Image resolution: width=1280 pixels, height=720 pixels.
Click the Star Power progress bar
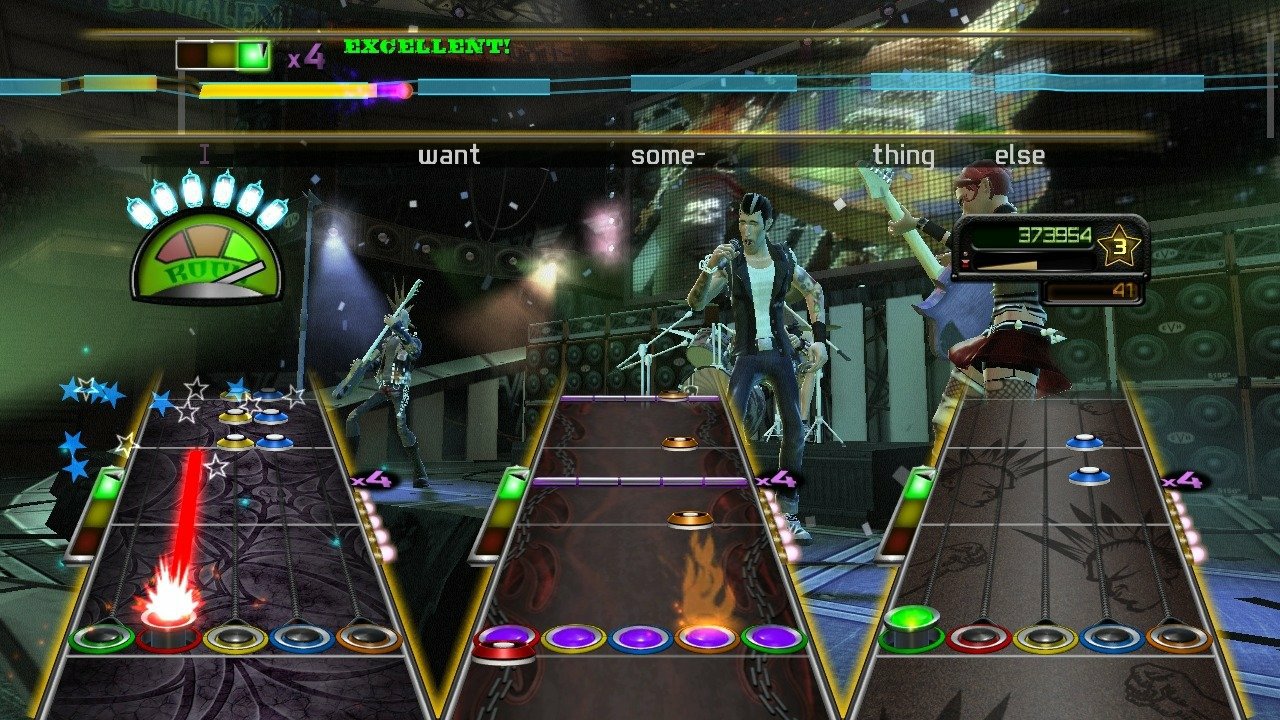pos(290,92)
